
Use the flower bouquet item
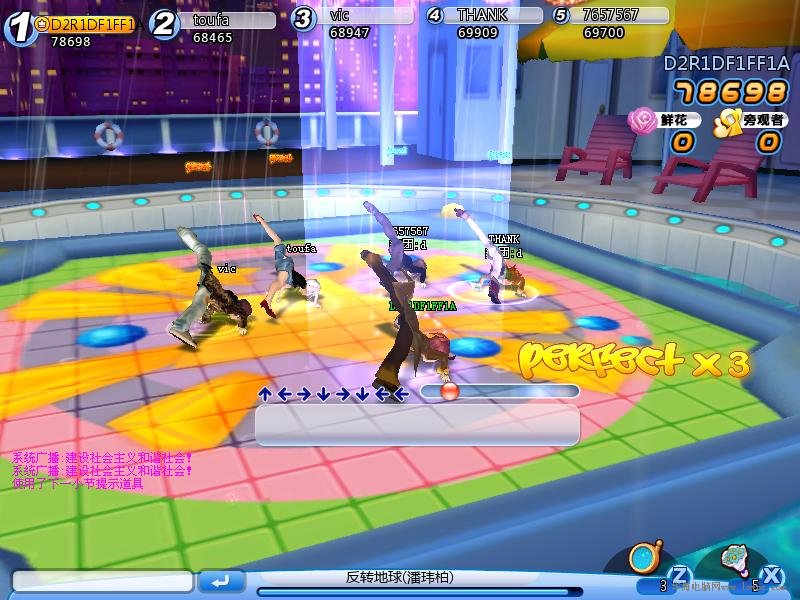click(735, 558)
